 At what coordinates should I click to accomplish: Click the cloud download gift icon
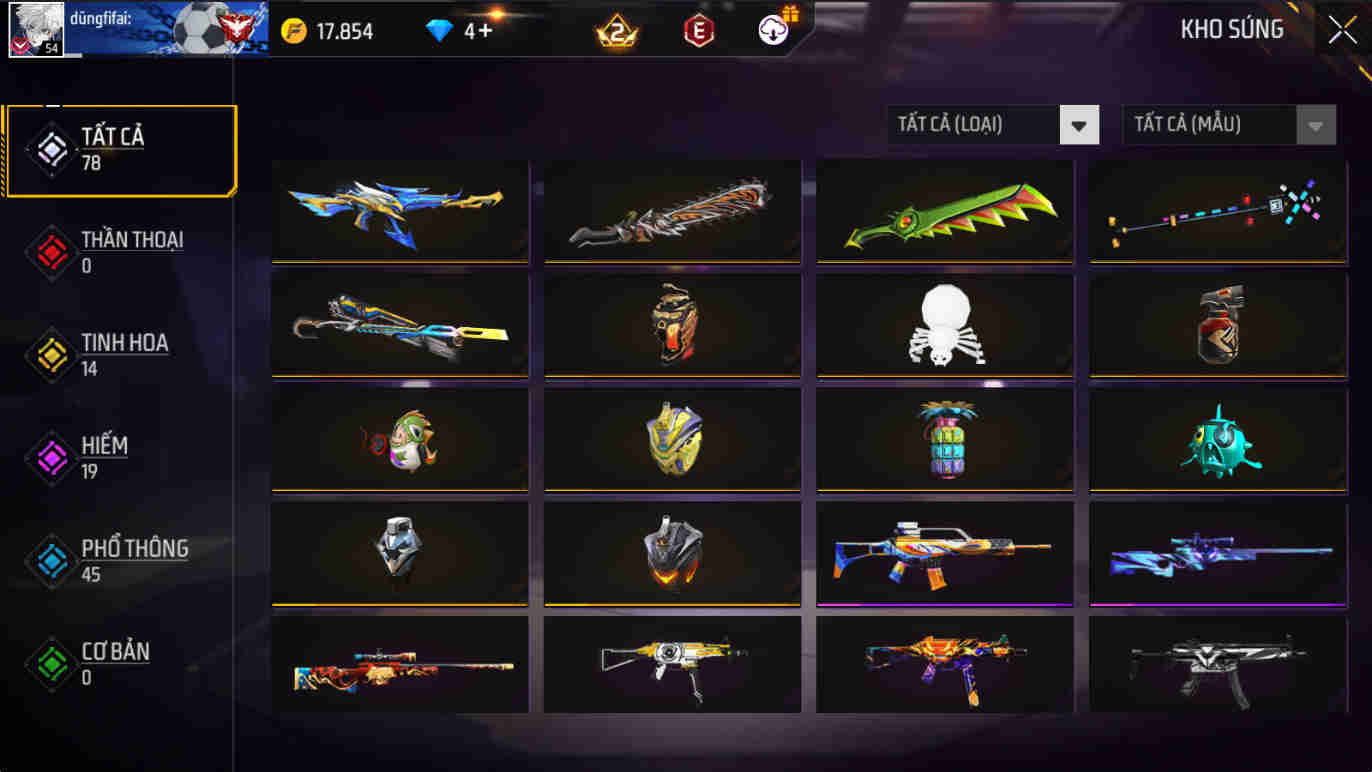point(770,30)
